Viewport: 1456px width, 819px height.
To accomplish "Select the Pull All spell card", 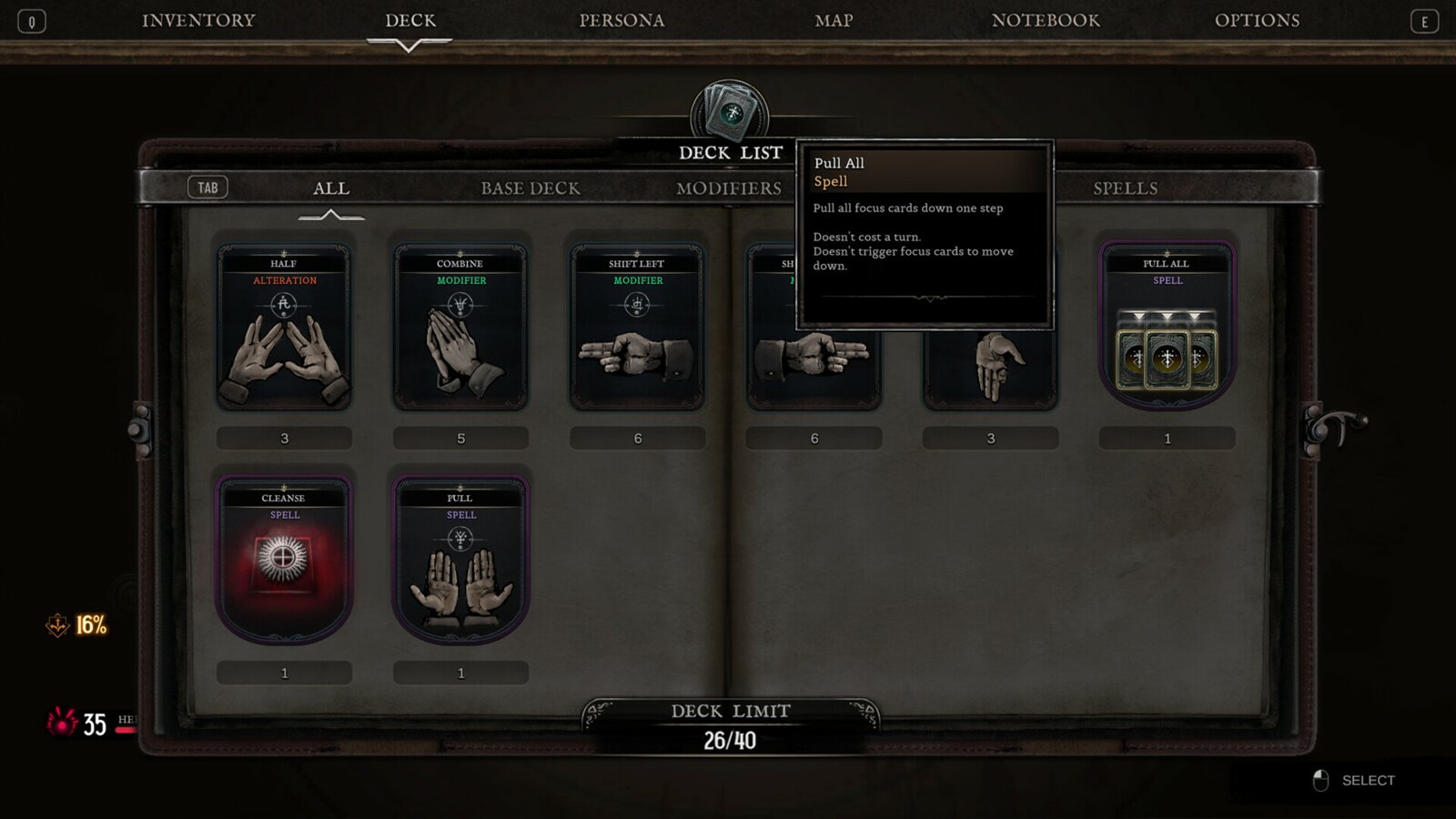I will point(1168,328).
